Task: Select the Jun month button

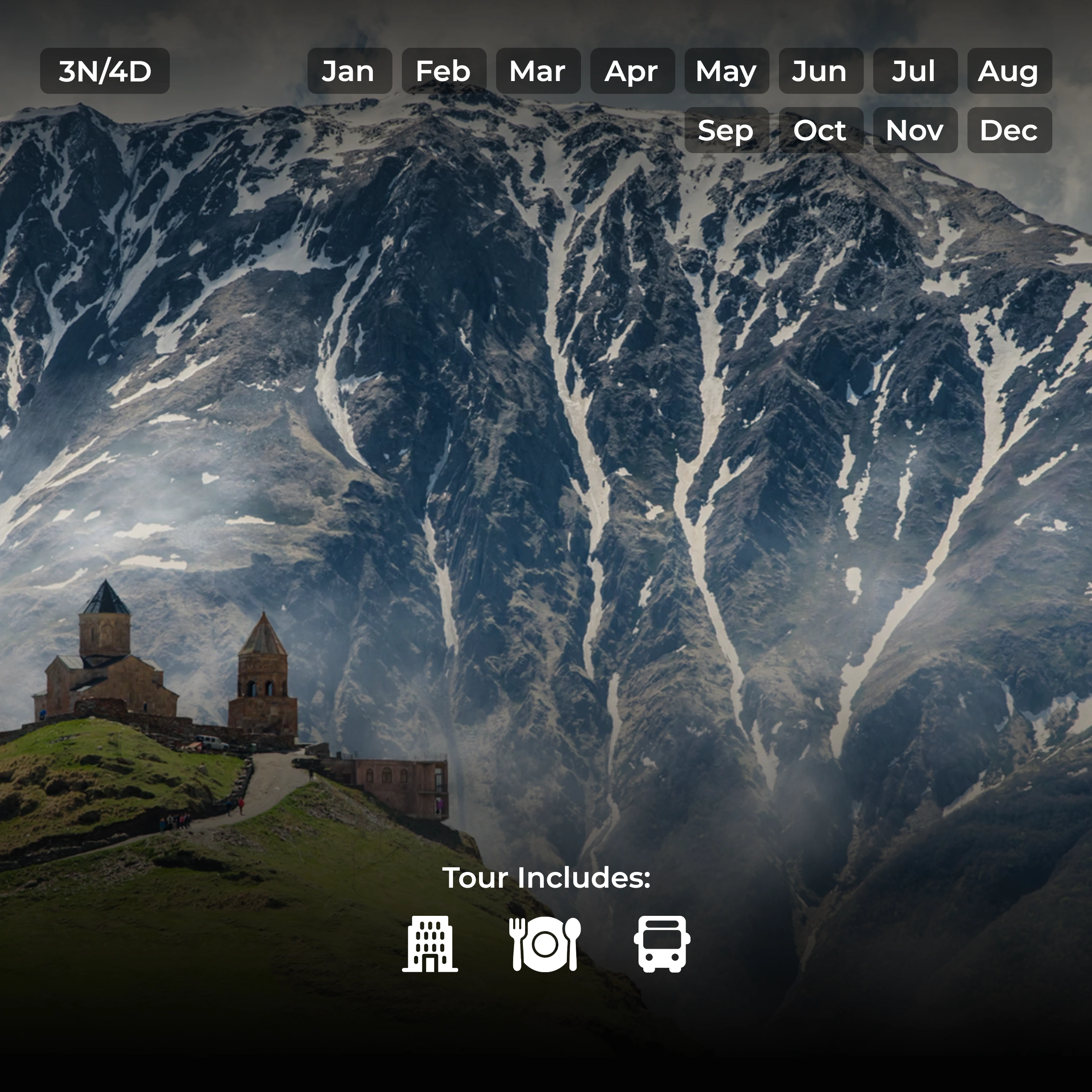Action: tap(821, 71)
